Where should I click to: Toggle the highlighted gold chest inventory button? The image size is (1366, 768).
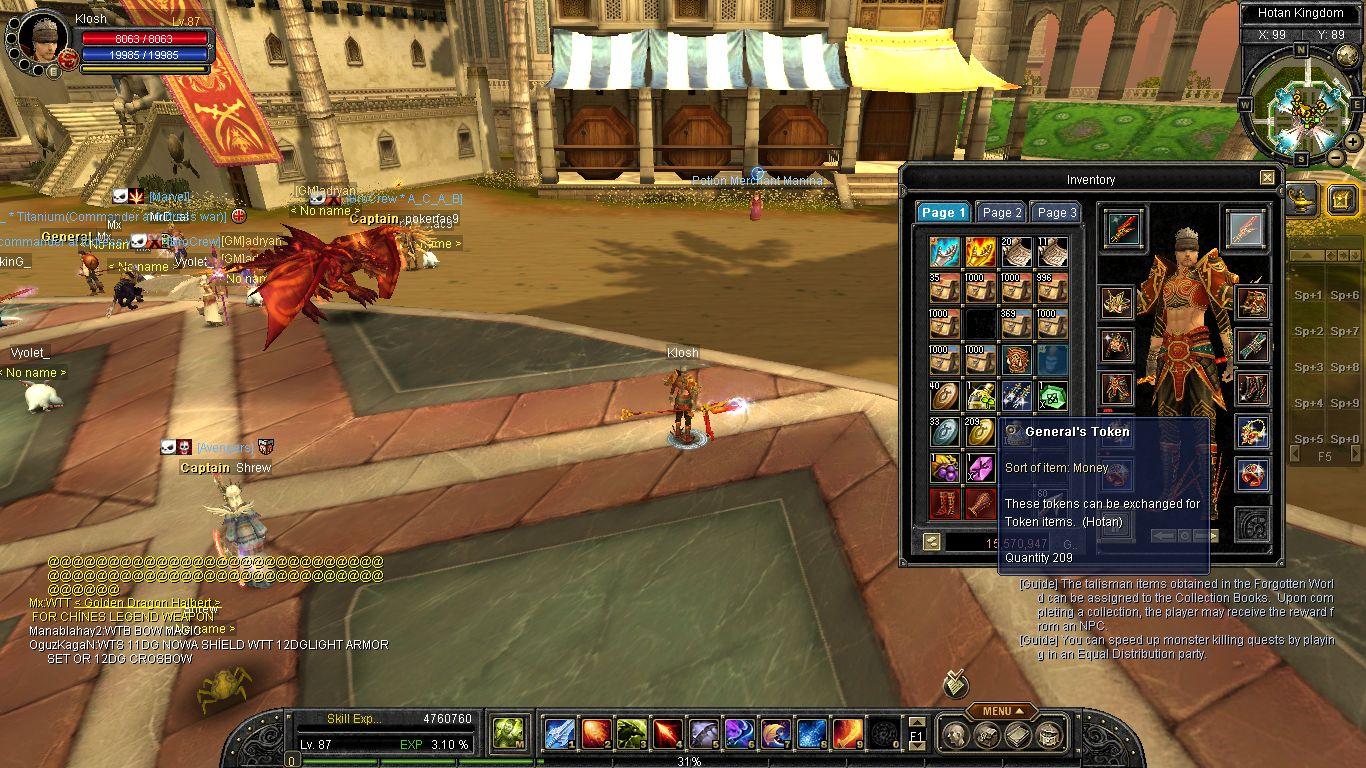coord(1342,199)
